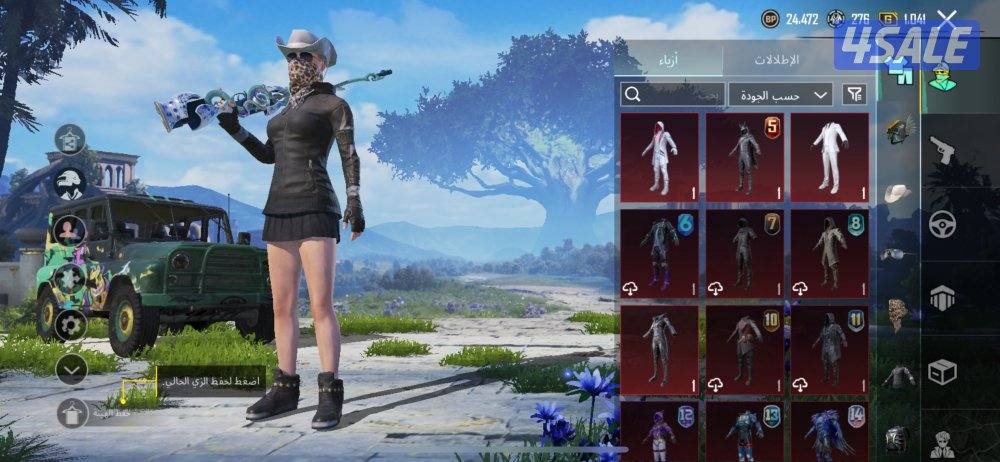
Task: Collapse the left icon column with the chevron
Action: pyautogui.click(x=70, y=369)
